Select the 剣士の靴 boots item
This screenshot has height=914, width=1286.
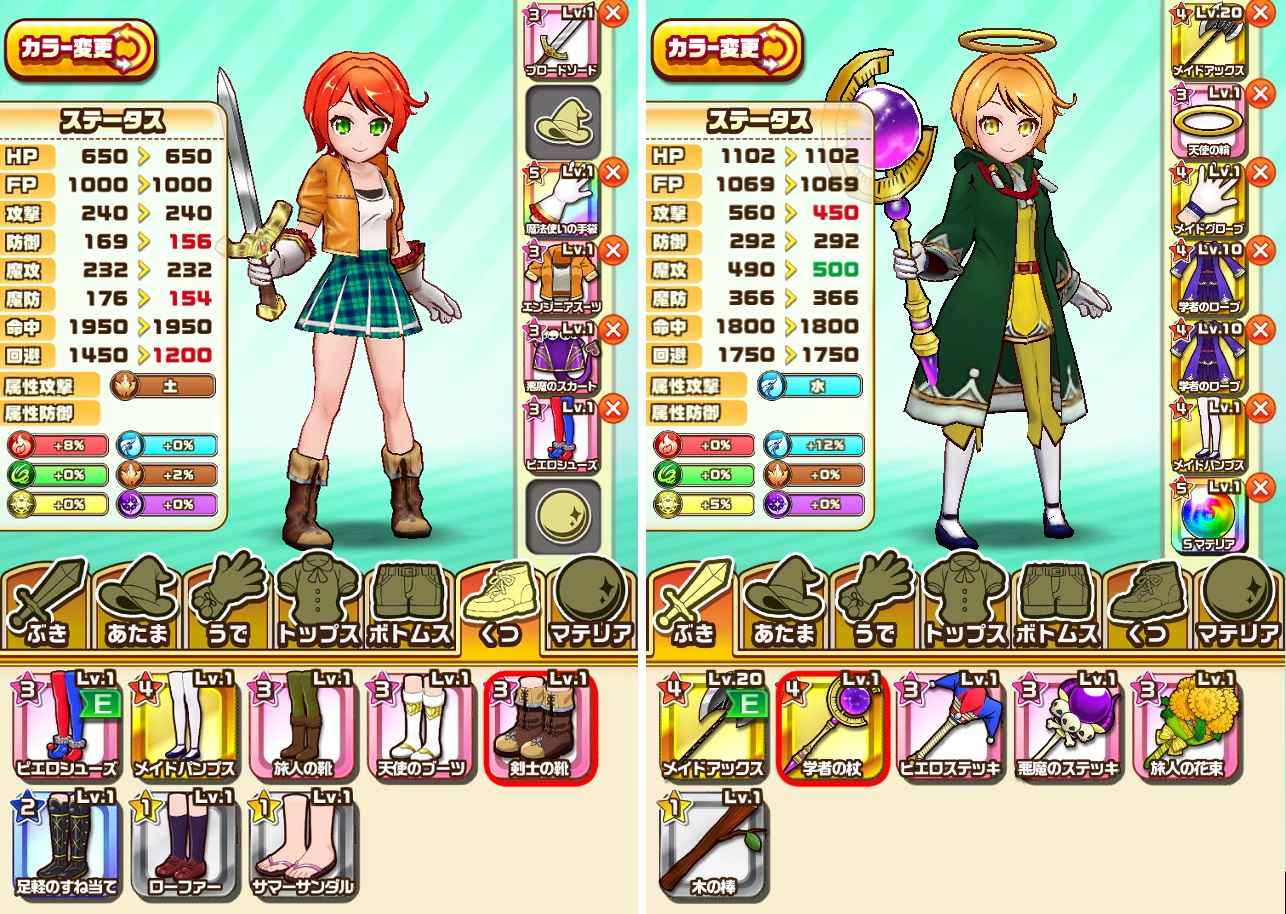click(x=539, y=724)
